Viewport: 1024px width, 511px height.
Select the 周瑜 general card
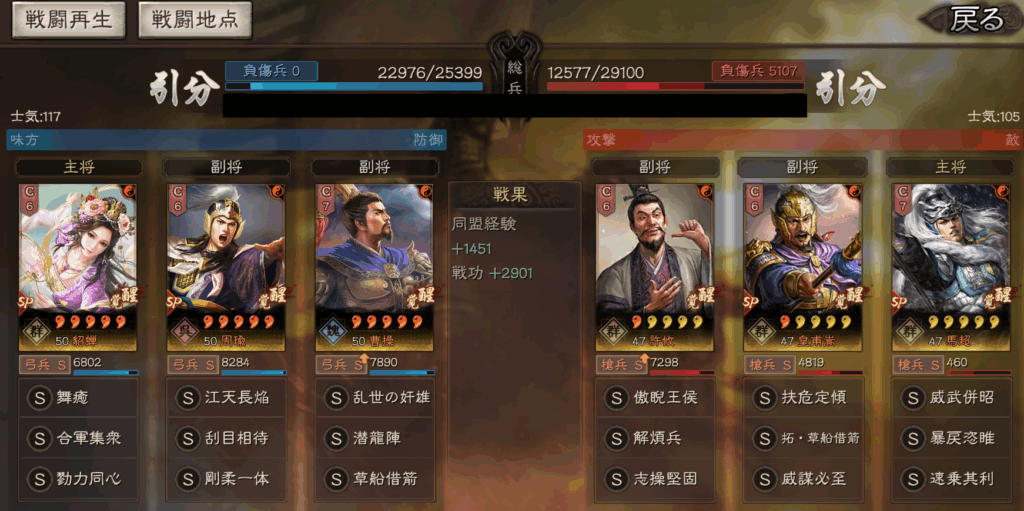(226, 266)
